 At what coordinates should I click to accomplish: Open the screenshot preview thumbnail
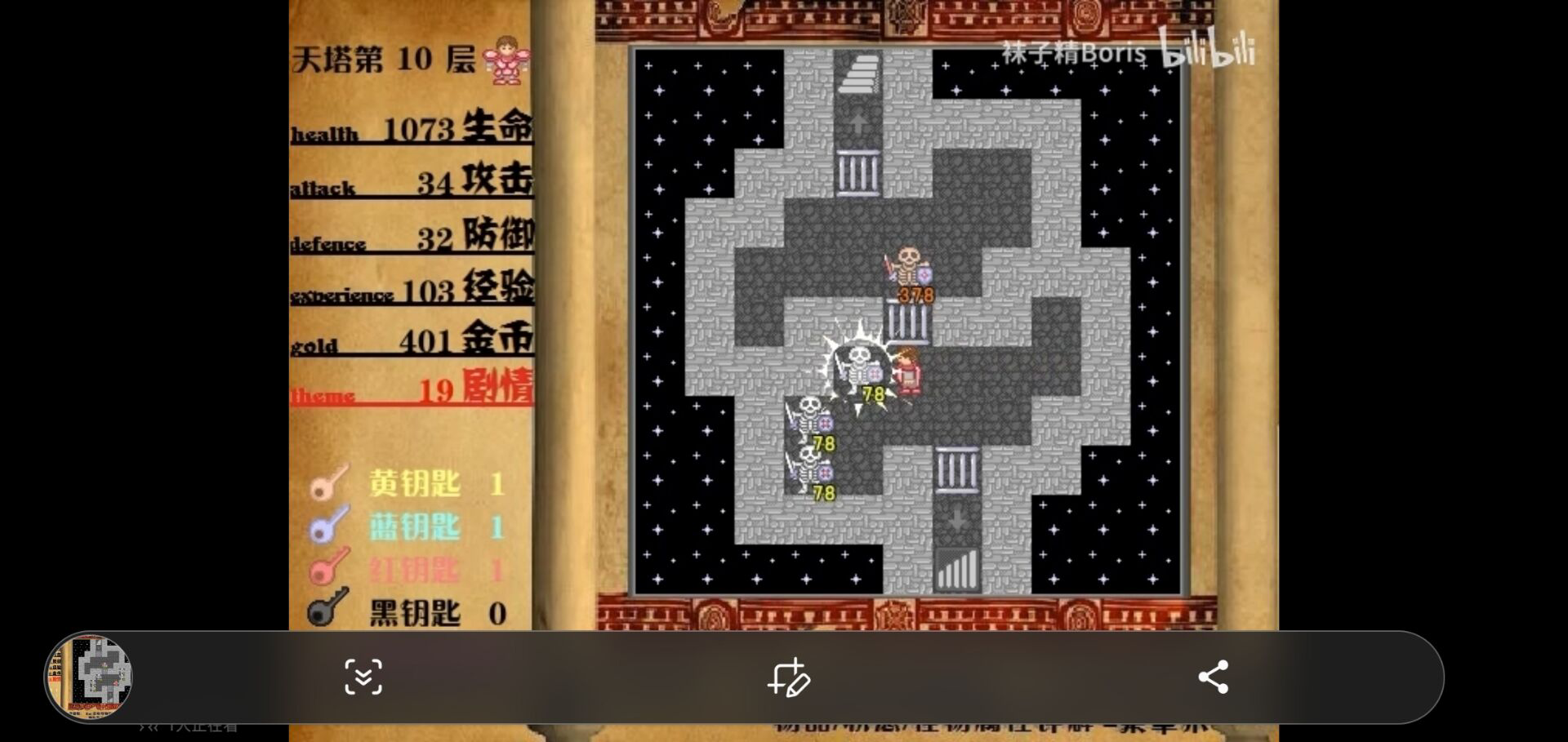tap(88, 677)
